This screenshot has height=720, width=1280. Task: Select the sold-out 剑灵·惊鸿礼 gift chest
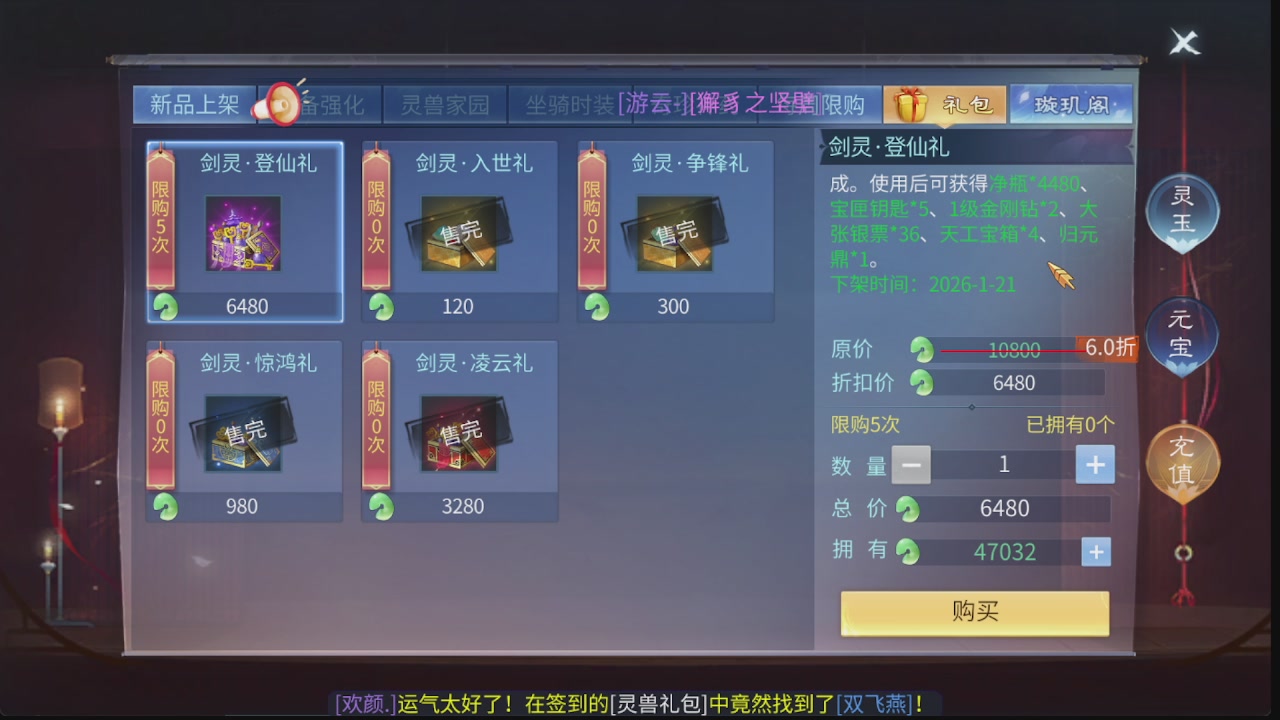click(244, 430)
